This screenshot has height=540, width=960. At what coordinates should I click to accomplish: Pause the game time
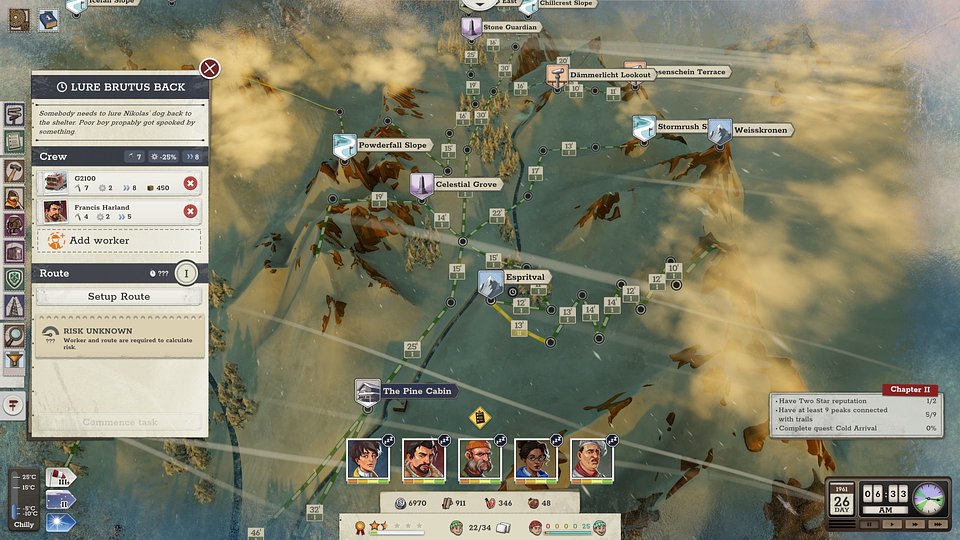(x=869, y=523)
